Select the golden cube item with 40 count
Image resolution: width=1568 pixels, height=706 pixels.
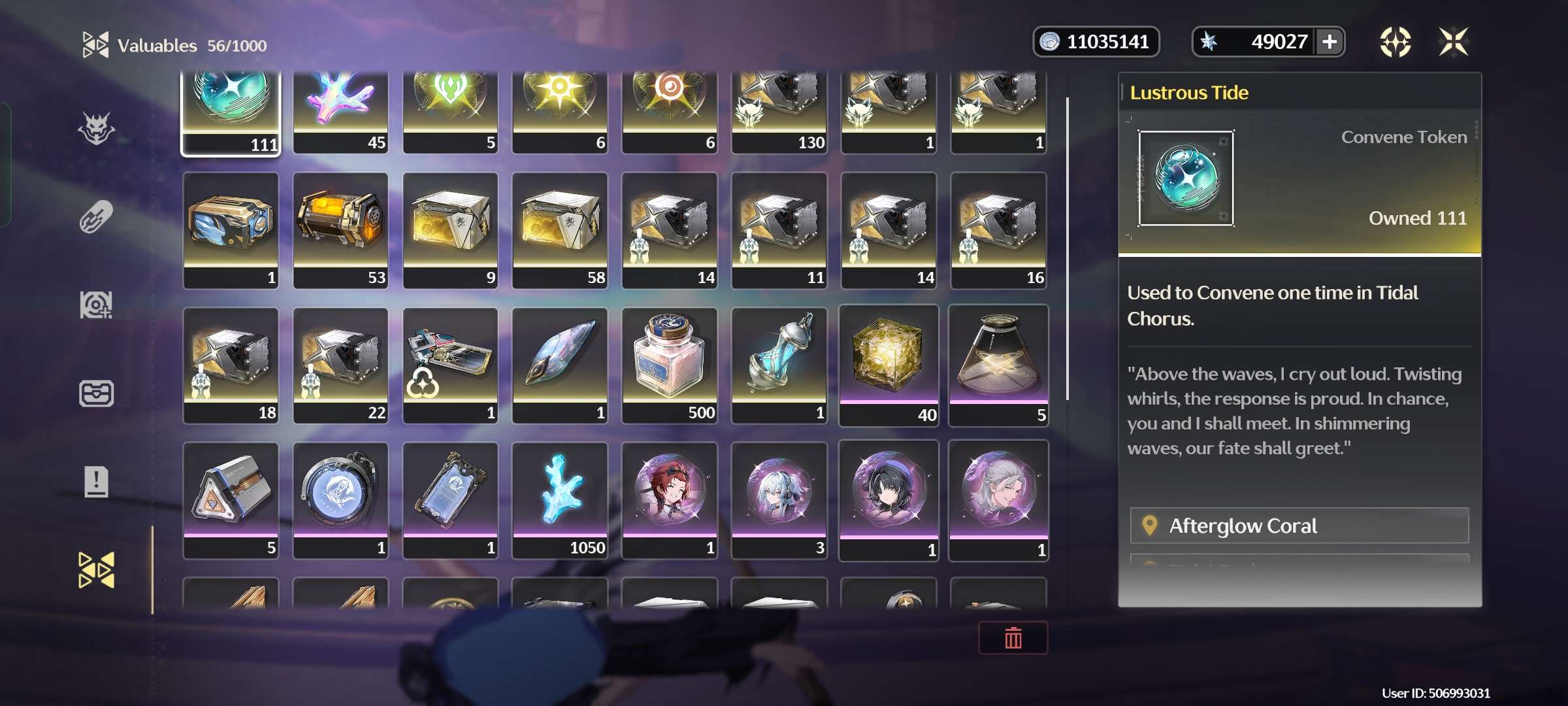coord(889,365)
